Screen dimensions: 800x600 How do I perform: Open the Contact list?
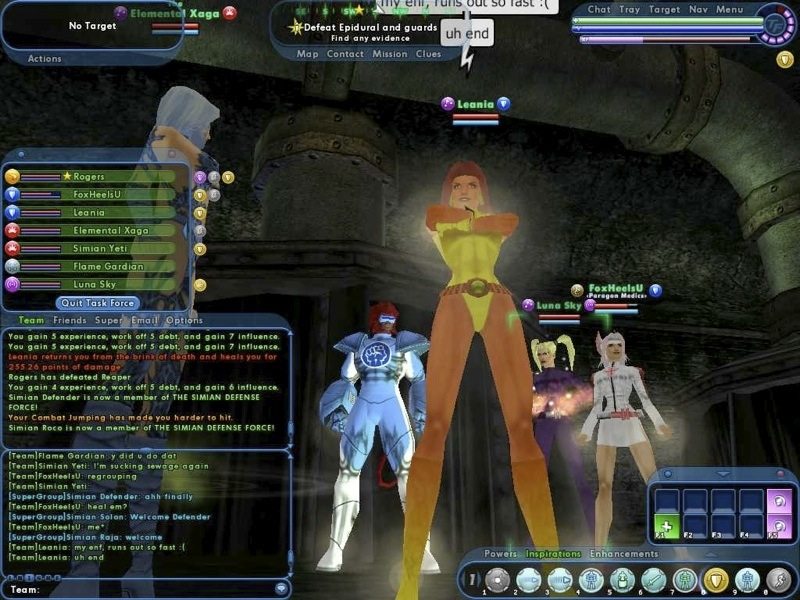pyautogui.click(x=345, y=54)
